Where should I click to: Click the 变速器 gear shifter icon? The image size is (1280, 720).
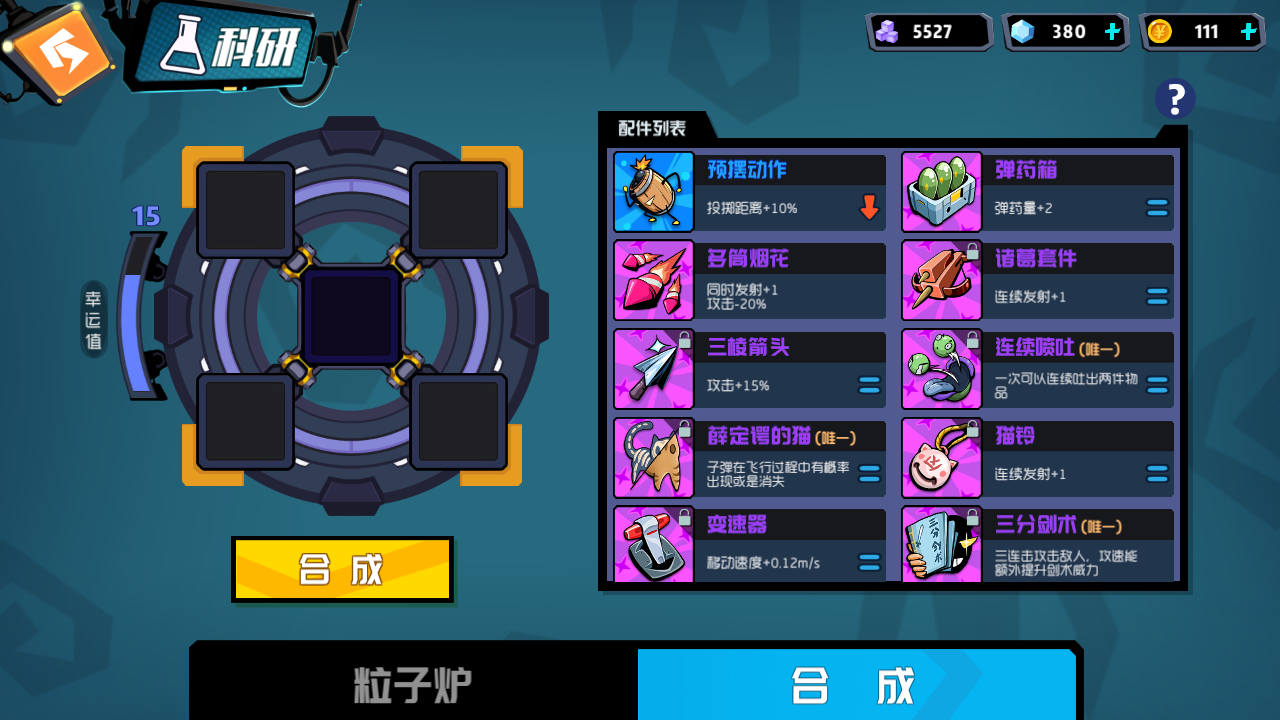[653, 545]
